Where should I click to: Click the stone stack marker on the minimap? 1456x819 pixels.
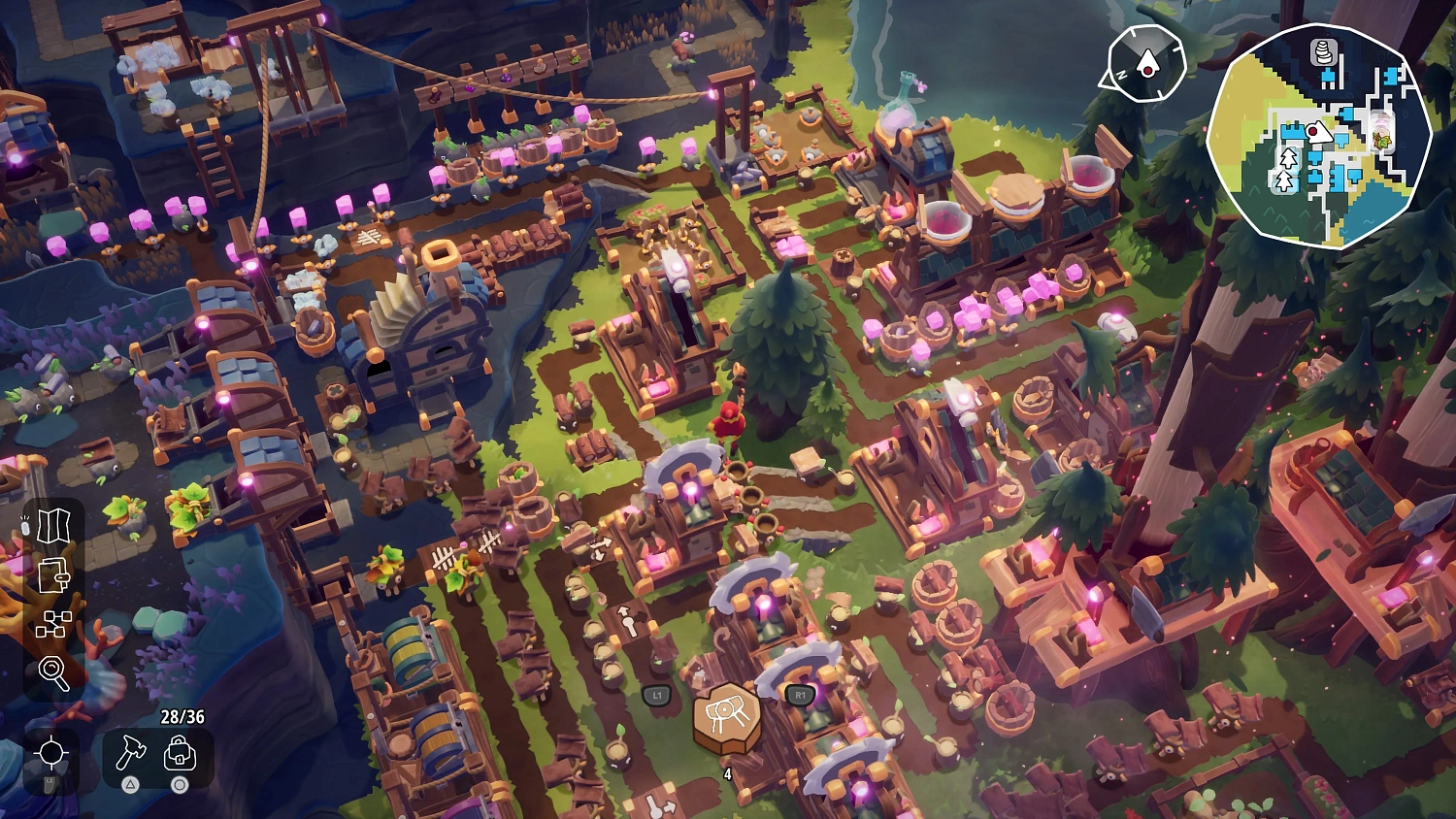(x=1322, y=52)
